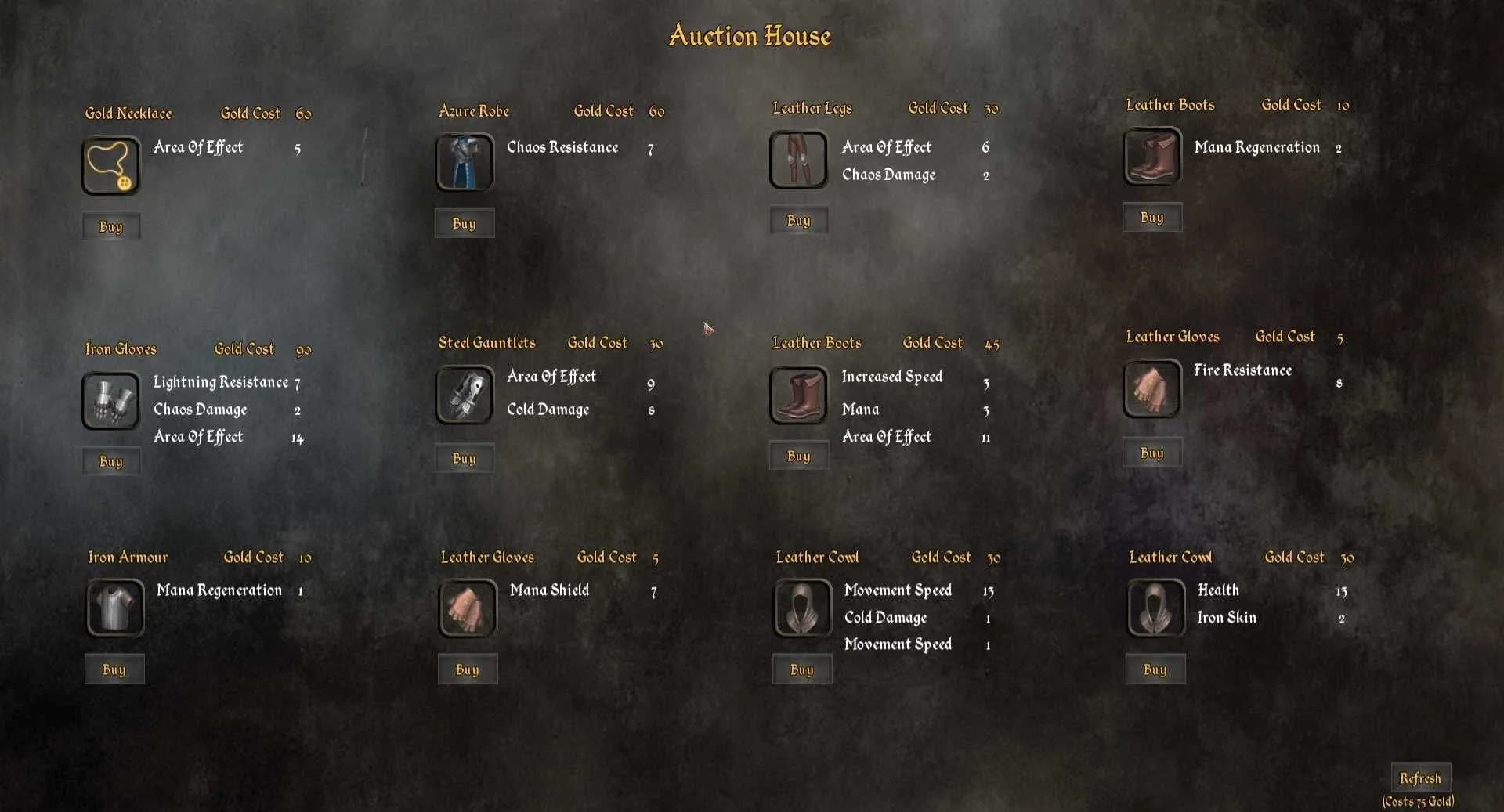Click the Leather Cowl icon with Movement Speed
Viewport: 1504px width, 812px height.
[x=801, y=608]
